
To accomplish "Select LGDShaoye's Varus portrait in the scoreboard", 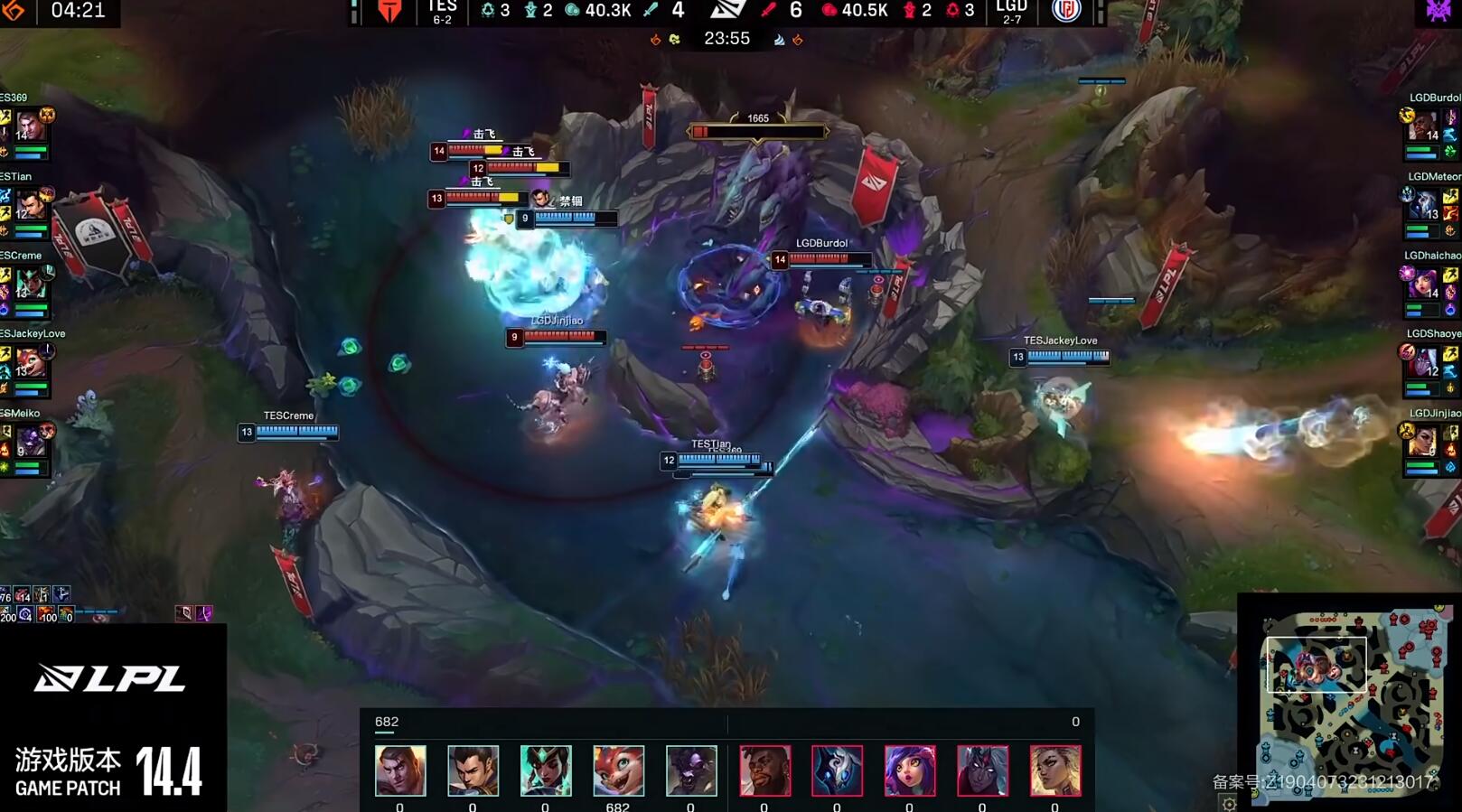I will [1423, 362].
